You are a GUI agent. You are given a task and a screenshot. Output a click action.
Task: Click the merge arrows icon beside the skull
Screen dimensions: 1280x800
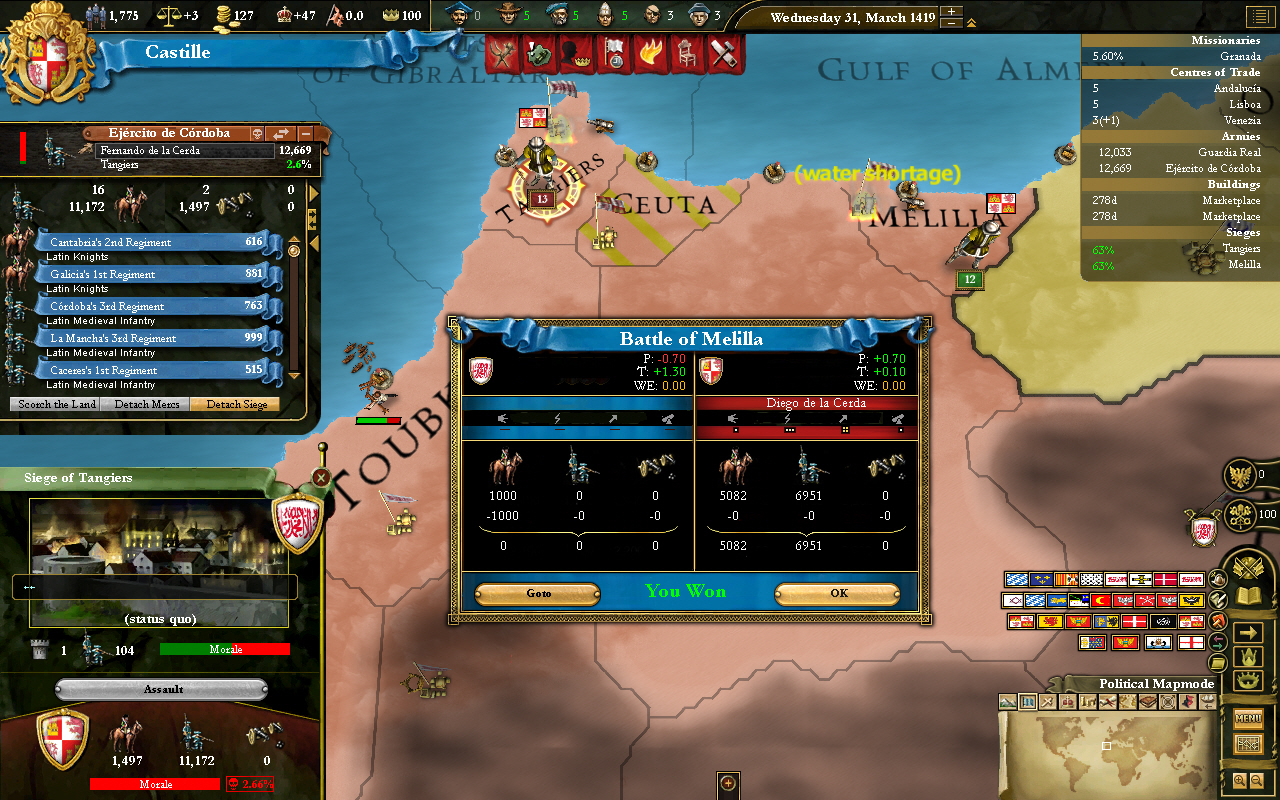(x=281, y=133)
